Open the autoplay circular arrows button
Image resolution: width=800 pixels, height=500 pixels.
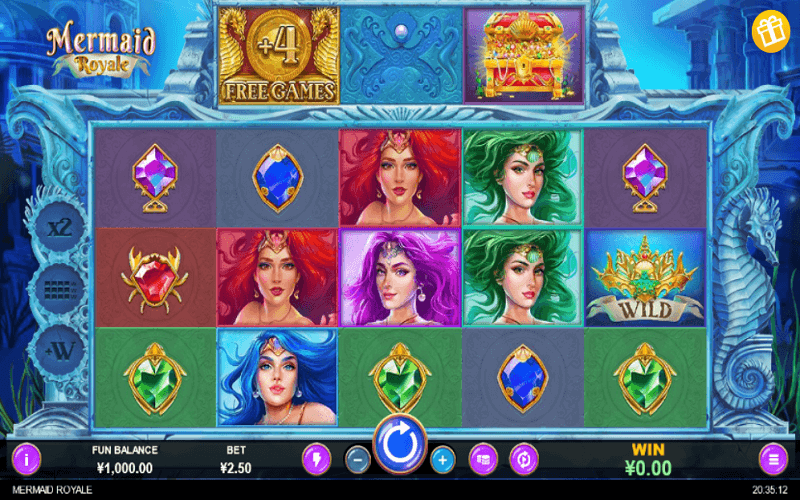[x=522, y=459]
